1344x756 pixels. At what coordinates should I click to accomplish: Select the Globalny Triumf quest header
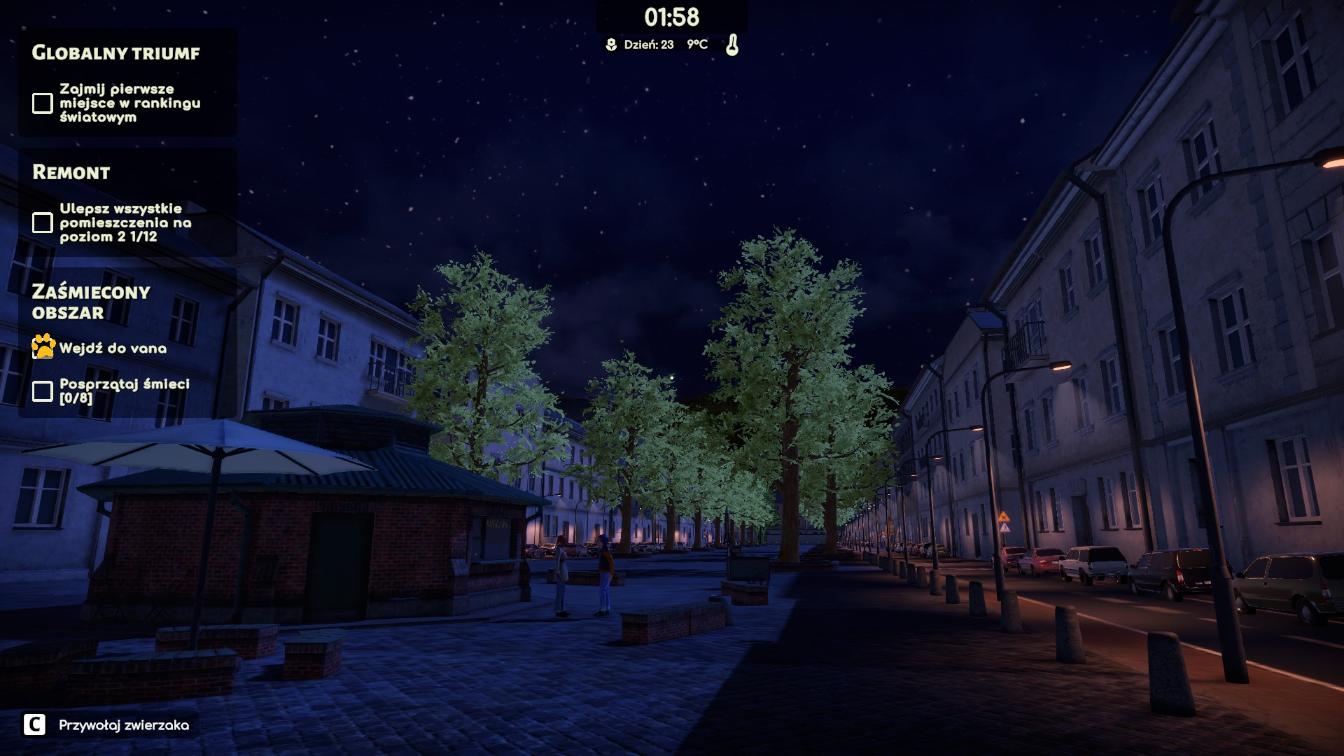click(x=116, y=53)
